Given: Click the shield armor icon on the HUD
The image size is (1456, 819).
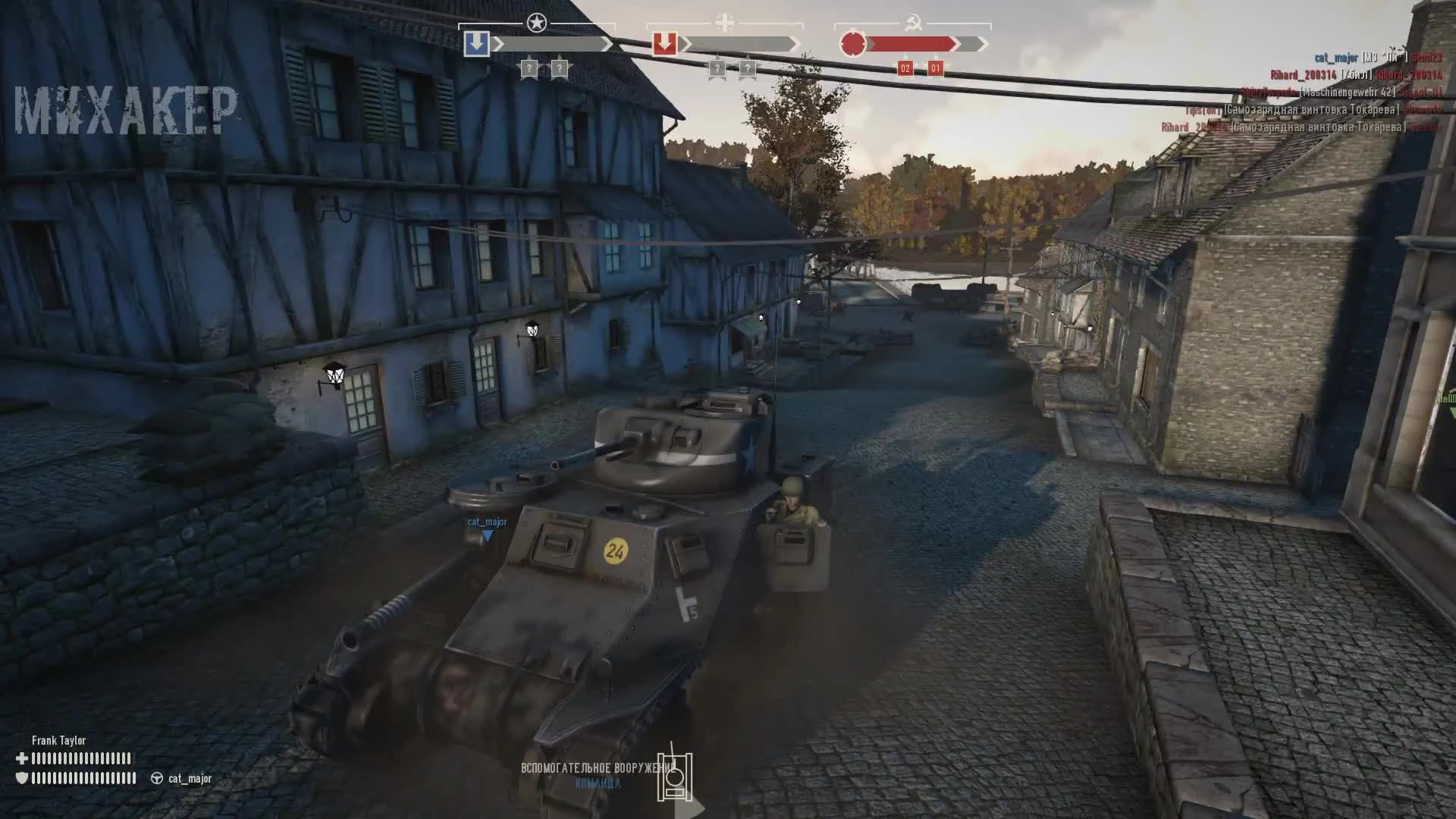Looking at the screenshot, I should (22, 779).
